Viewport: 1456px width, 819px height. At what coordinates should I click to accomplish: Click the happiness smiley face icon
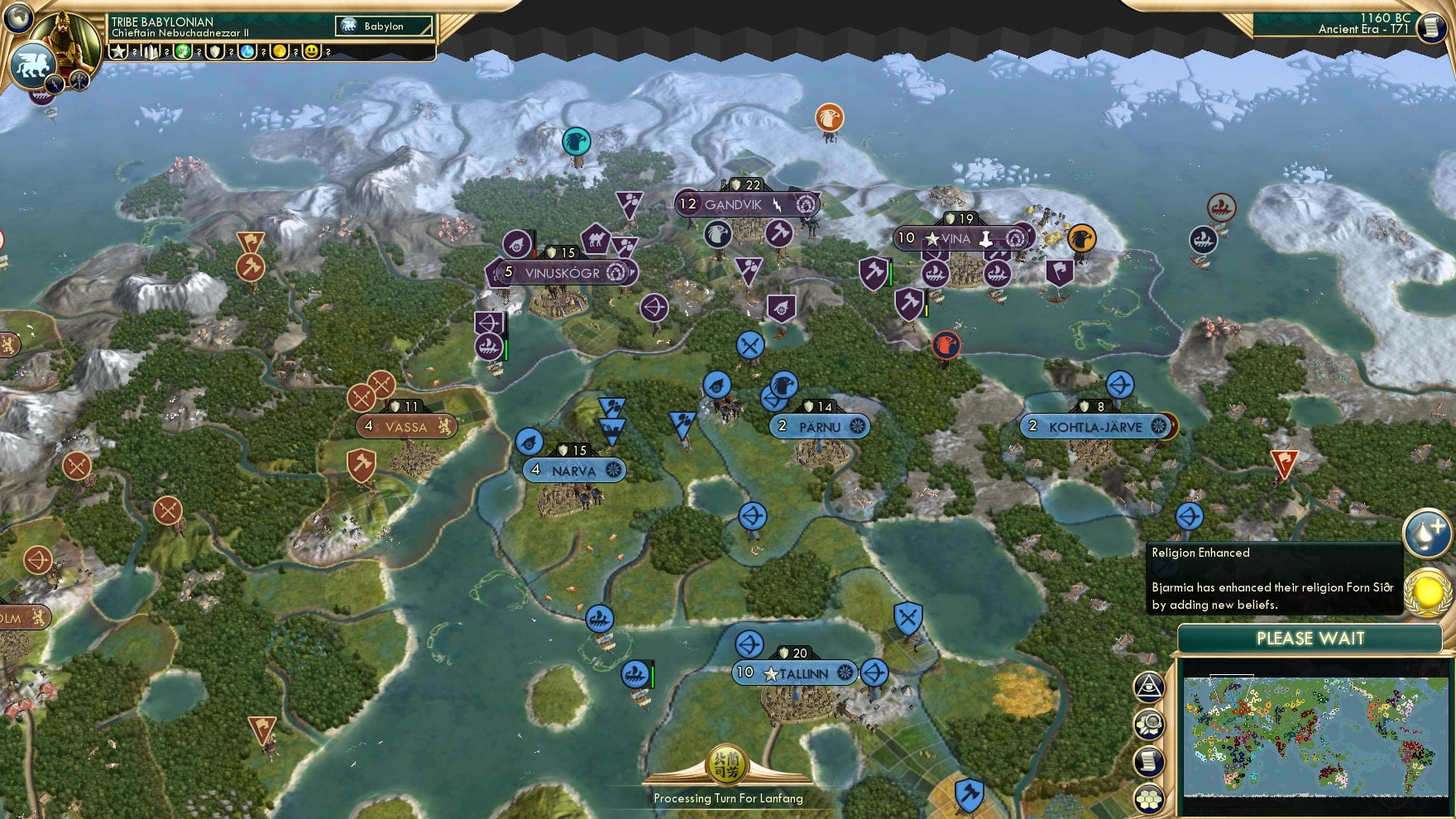pyautogui.click(x=310, y=55)
